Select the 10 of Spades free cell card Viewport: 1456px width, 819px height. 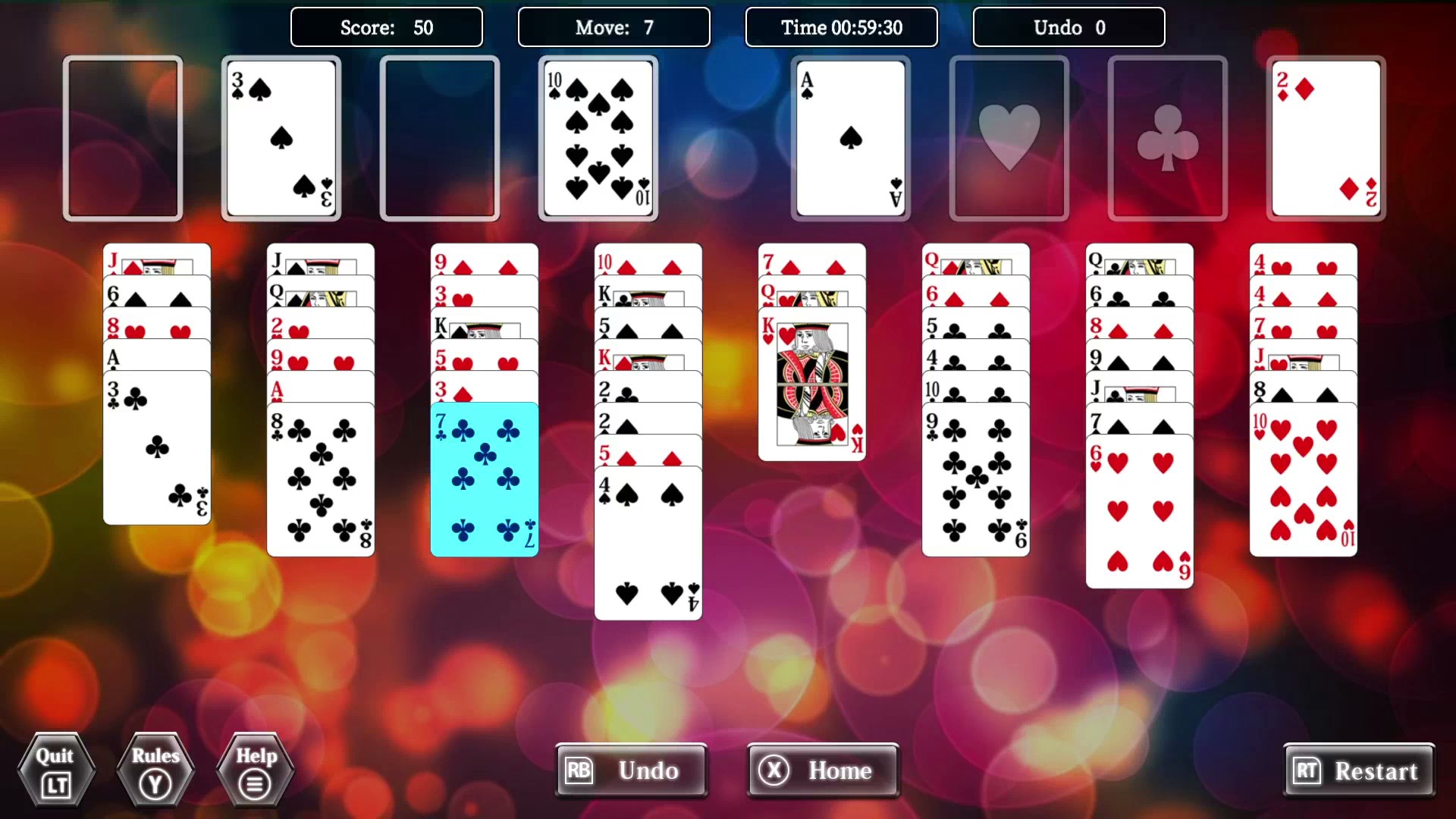point(598,138)
